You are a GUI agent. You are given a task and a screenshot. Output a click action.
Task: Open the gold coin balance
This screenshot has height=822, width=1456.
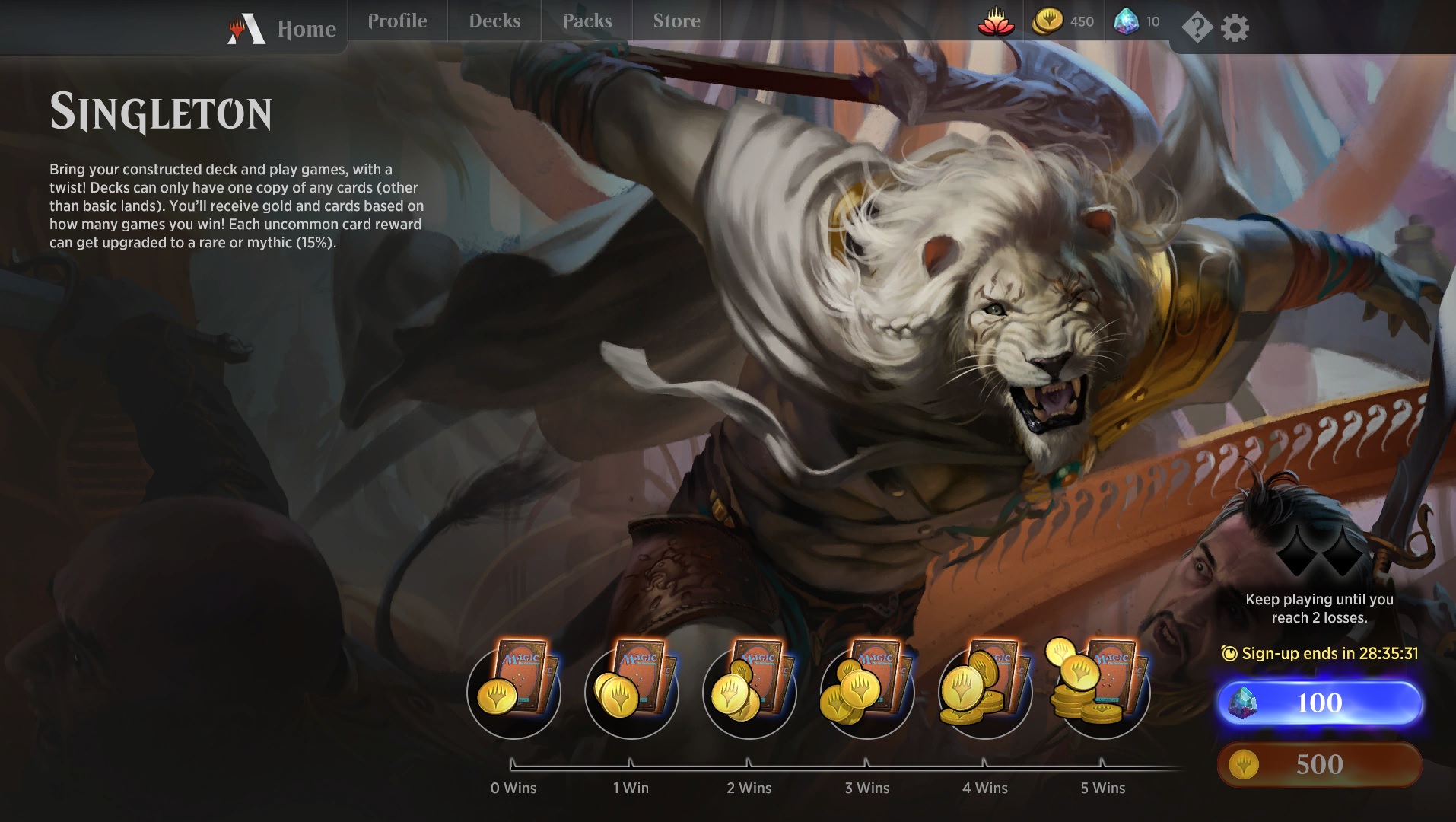[x=1063, y=22]
